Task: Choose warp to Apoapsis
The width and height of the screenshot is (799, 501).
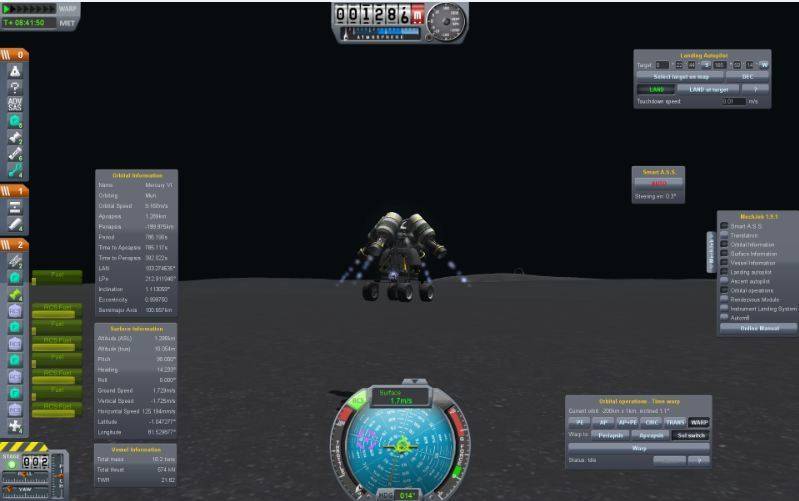Action: 651,435
